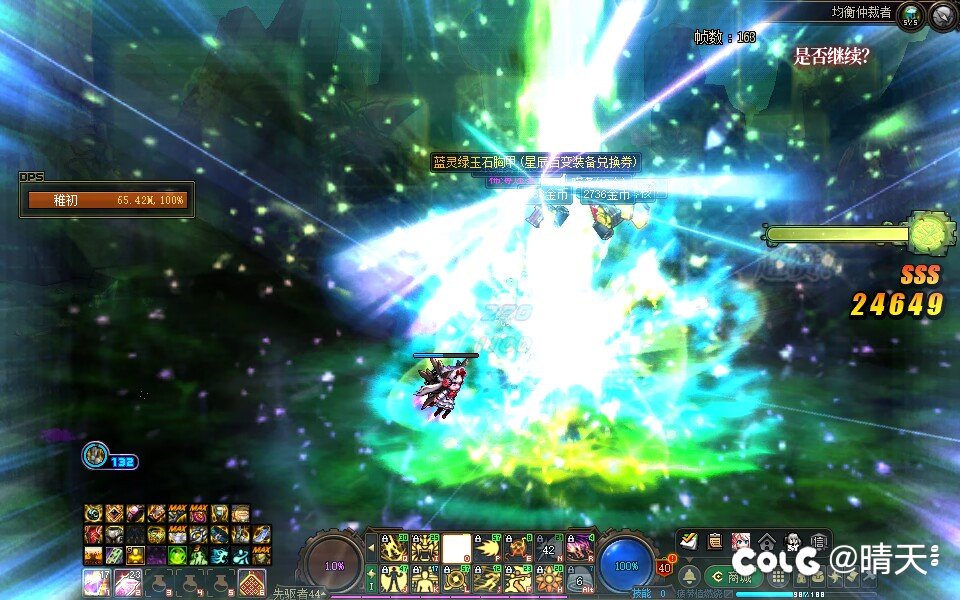Image resolution: width=960 pixels, height=600 pixels.
Task: Click the red 40 level badge
Action: [664, 567]
